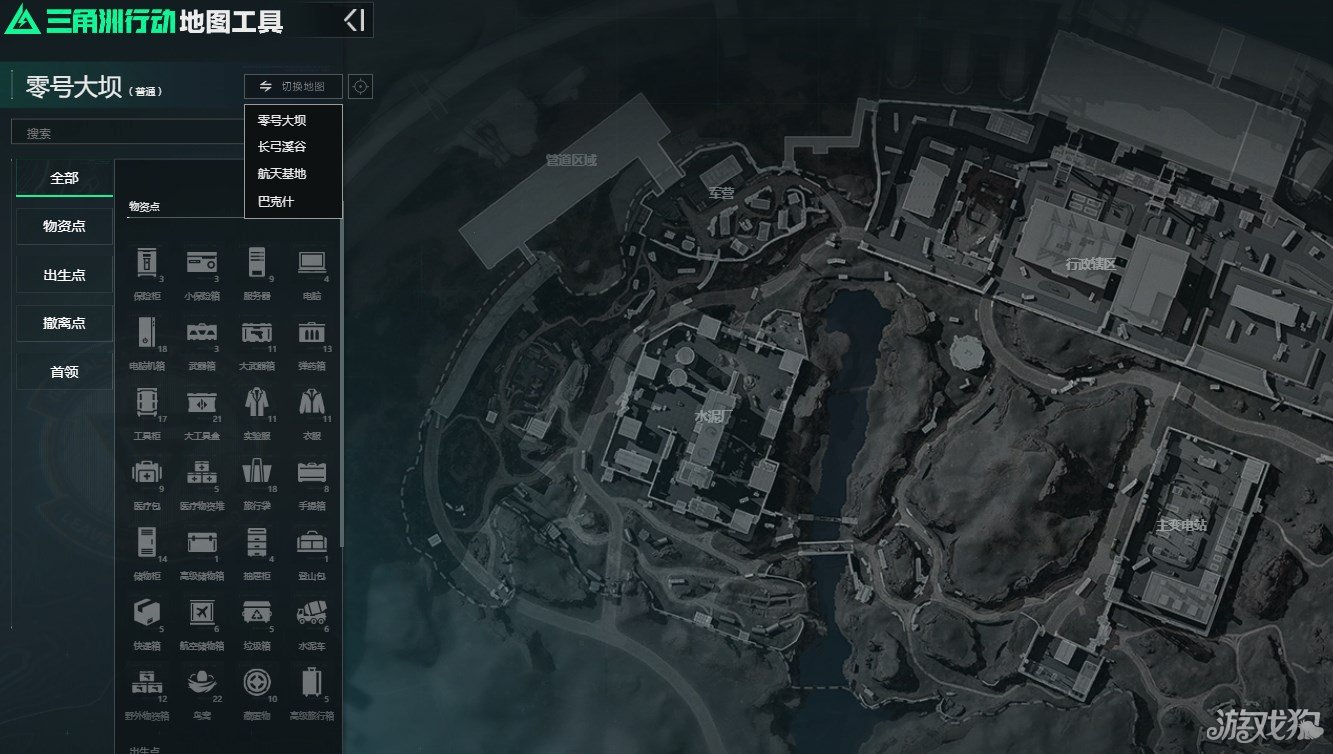Choose 长弓溪谷 from the map list
Viewport: 1333px width, 754px height.
[282, 147]
